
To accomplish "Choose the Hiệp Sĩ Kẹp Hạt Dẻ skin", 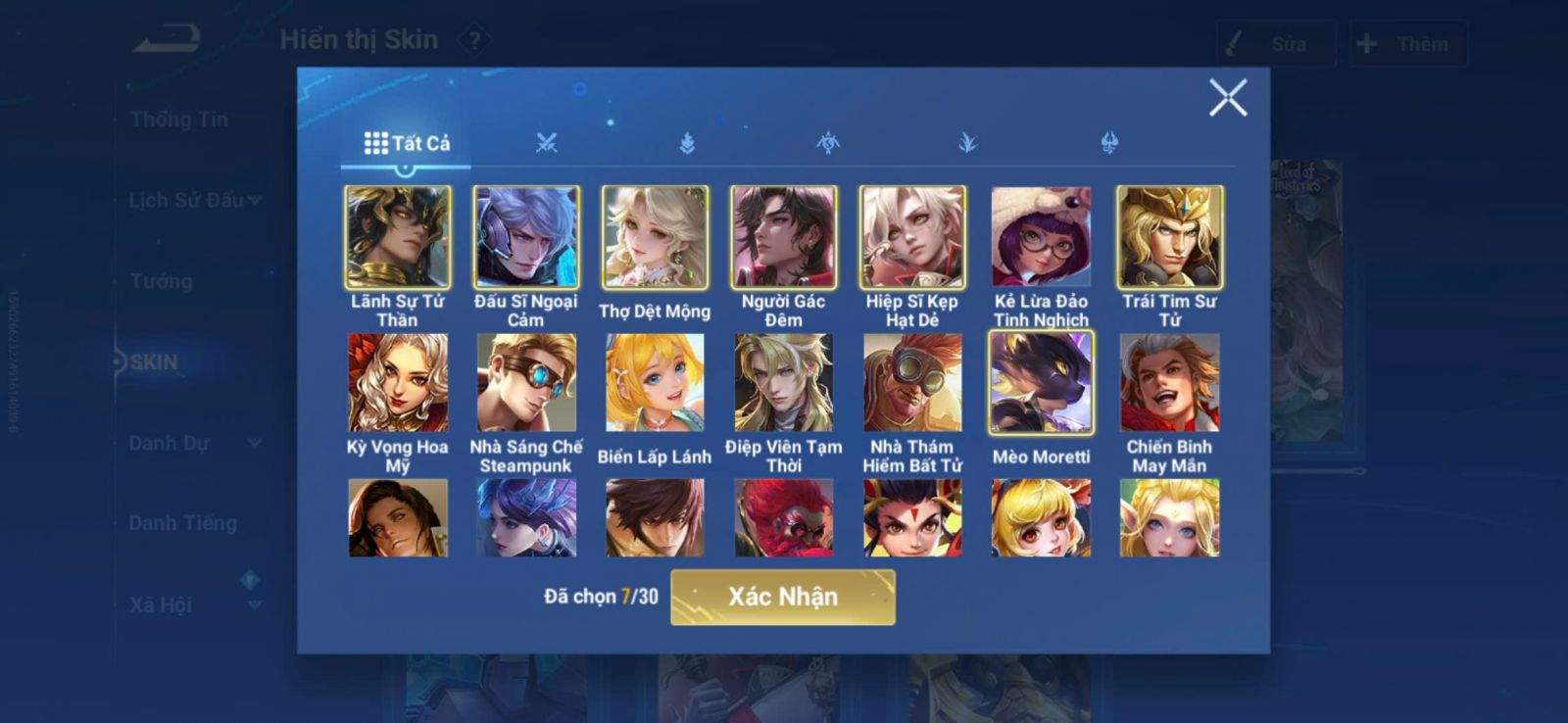I will (x=912, y=237).
